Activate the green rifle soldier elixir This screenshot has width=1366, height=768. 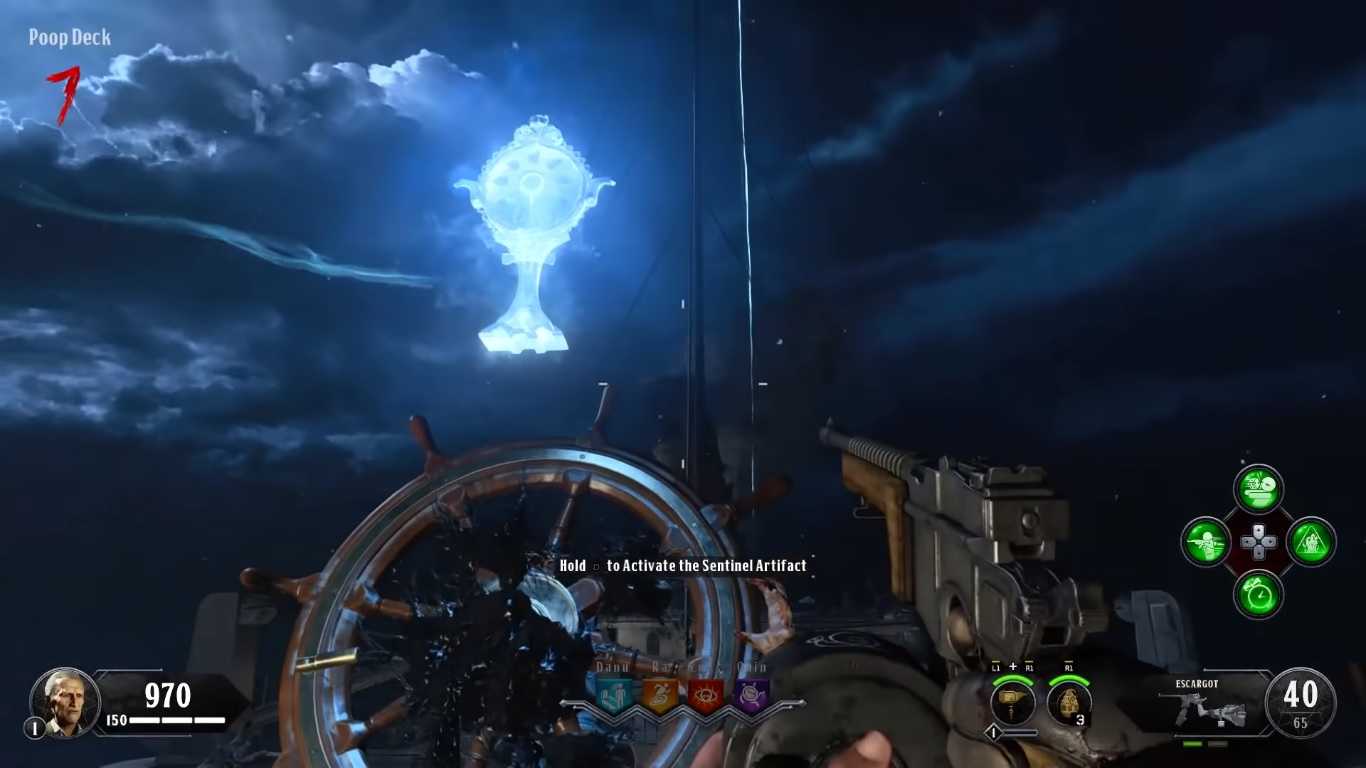point(1206,543)
